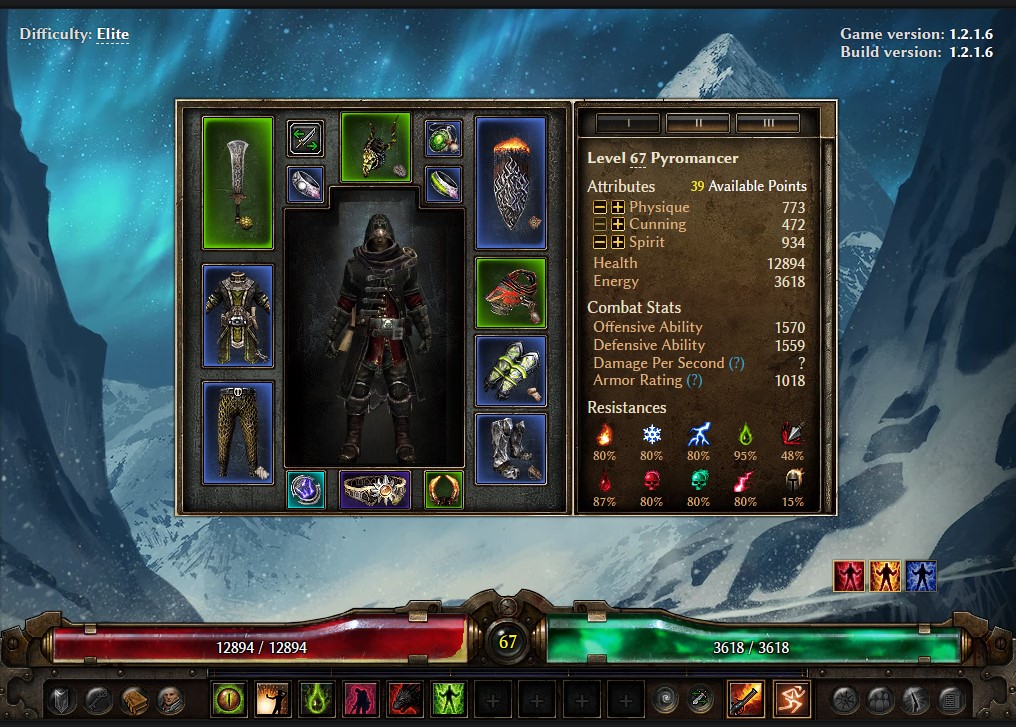Show Damage Per Second help tooltip

[736, 363]
